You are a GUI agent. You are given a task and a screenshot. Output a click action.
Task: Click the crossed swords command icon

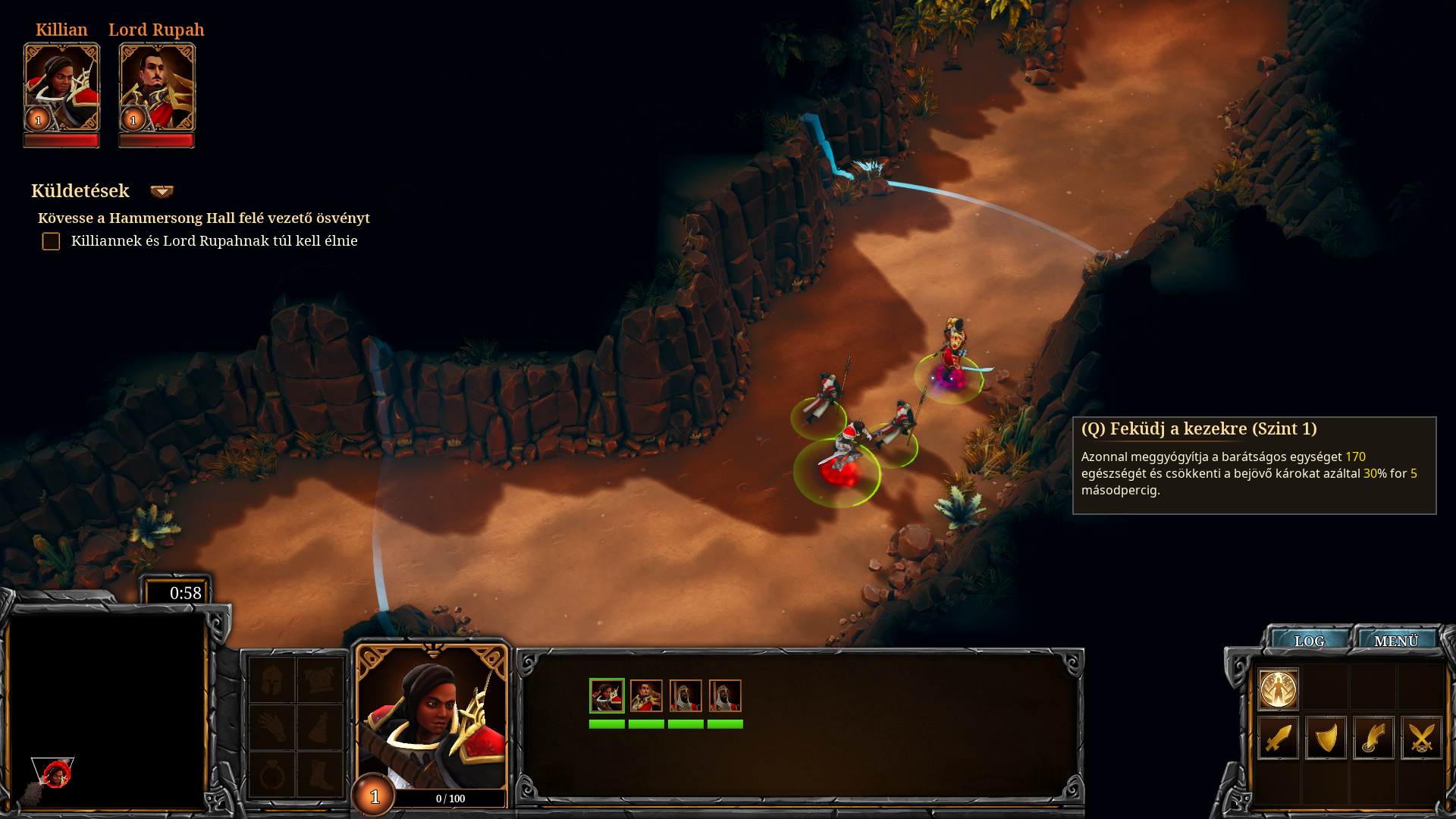pos(1421,738)
